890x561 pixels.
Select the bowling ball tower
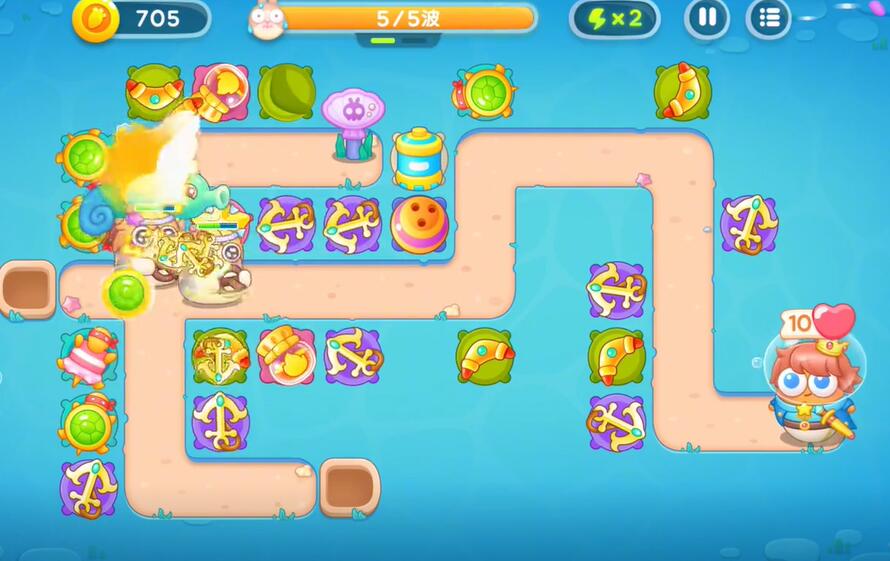pyautogui.click(x=419, y=224)
